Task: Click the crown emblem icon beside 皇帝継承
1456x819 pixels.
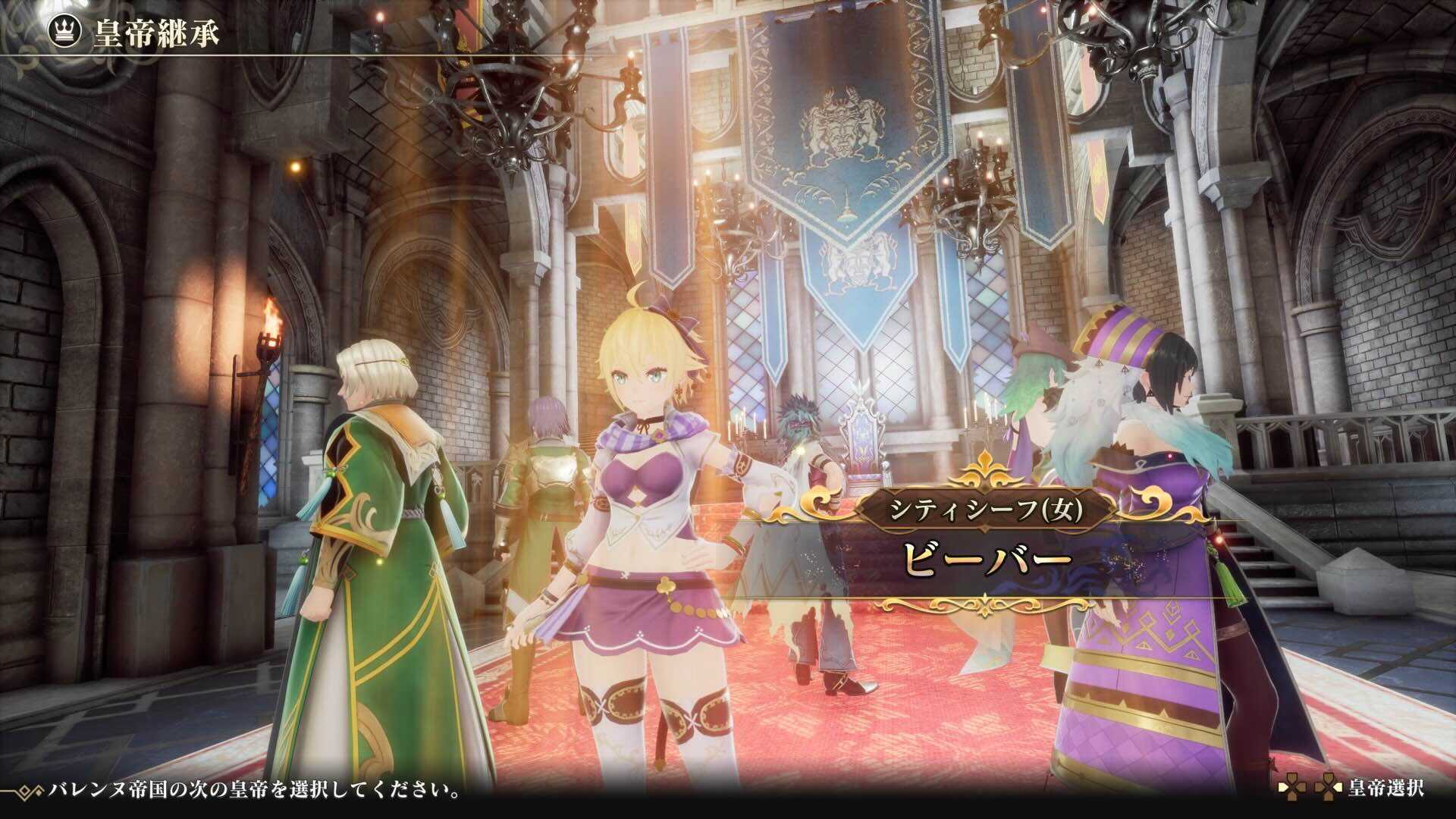Action: (x=65, y=30)
